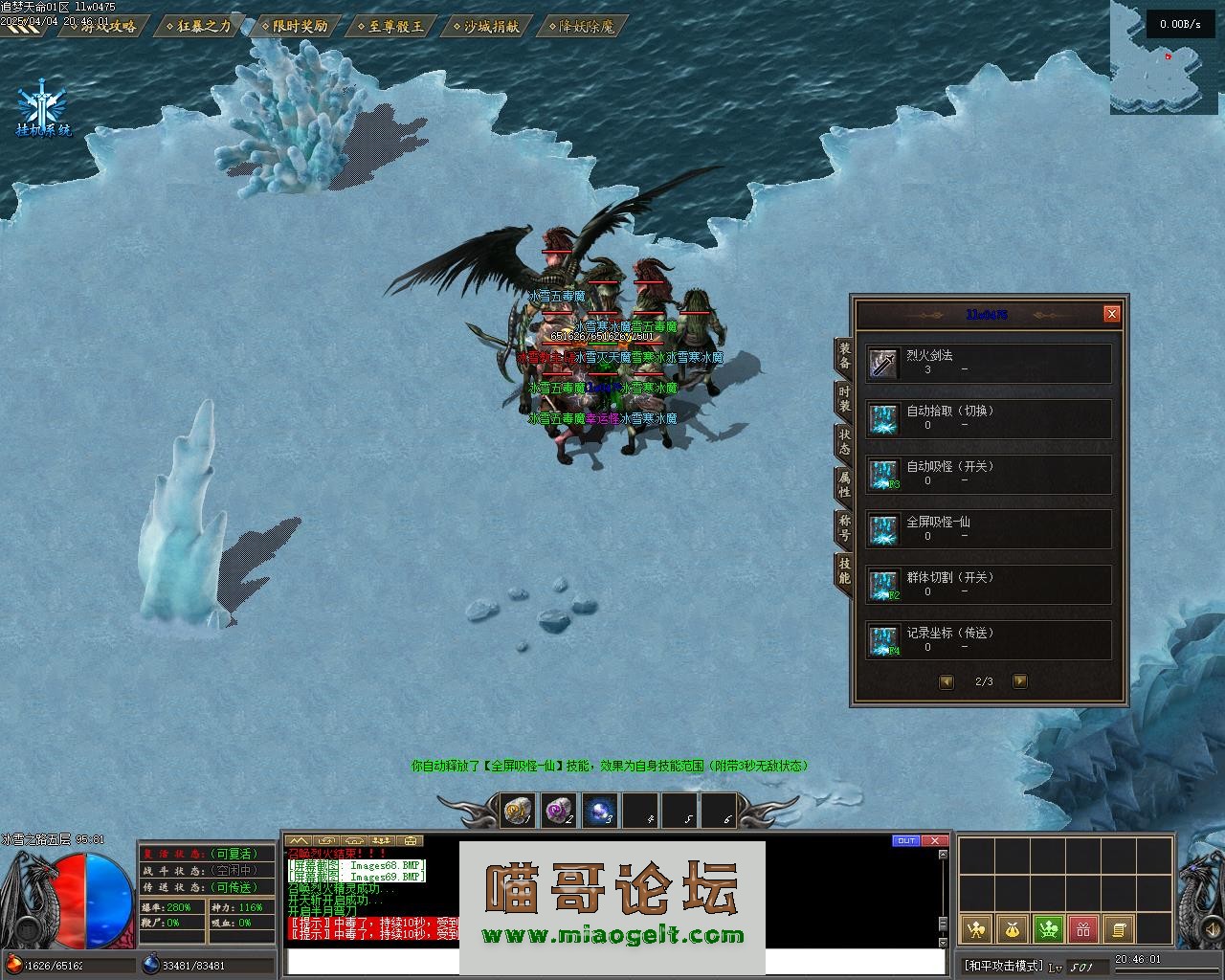Switch to the 状态 status tab
The image size is (1225, 980).
844,441
